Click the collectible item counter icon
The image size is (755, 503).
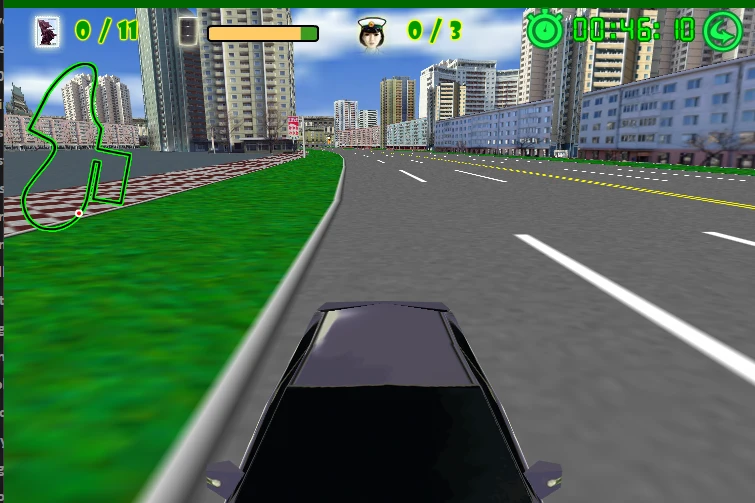[x=47, y=32]
